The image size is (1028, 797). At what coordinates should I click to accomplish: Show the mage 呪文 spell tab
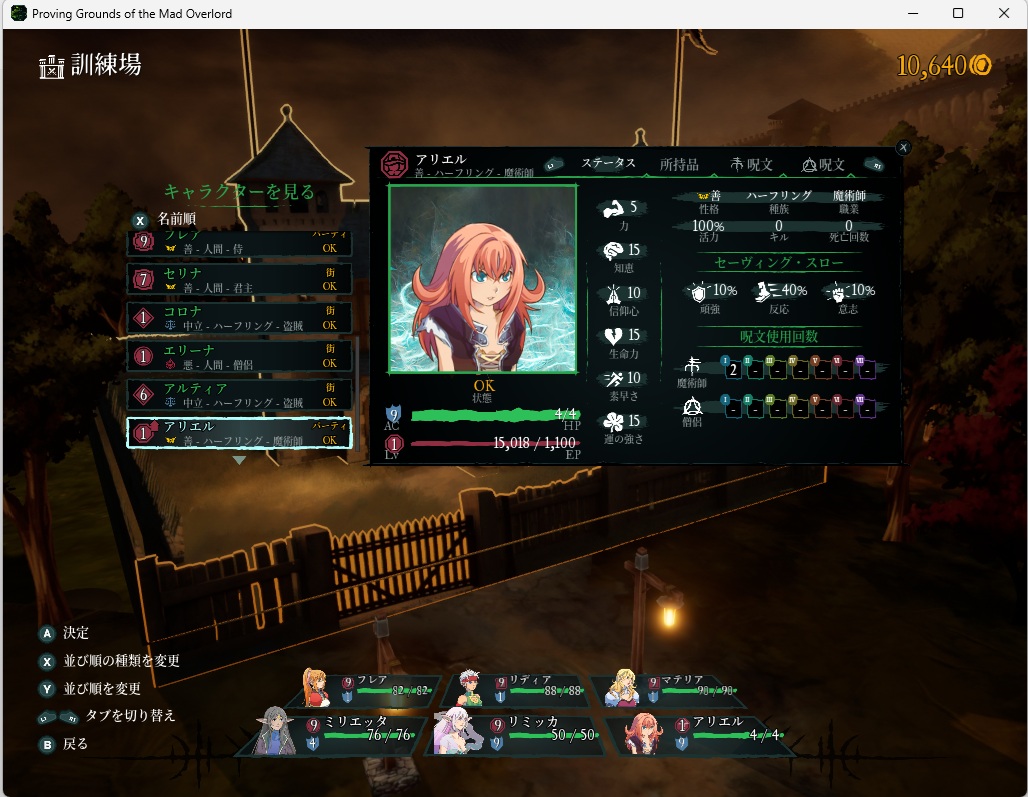(x=751, y=165)
